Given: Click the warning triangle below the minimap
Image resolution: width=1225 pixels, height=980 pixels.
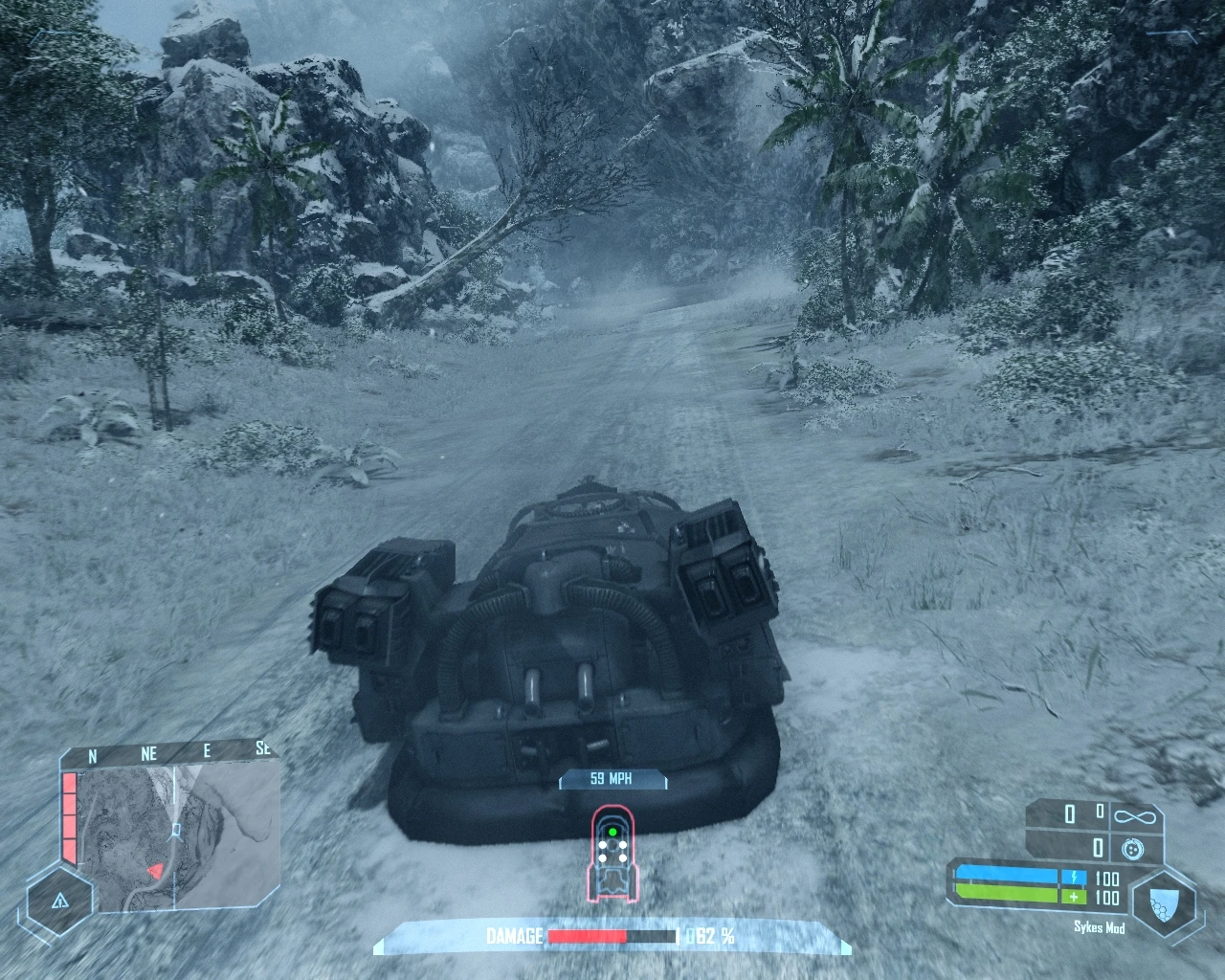Looking at the screenshot, I should click(60, 902).
